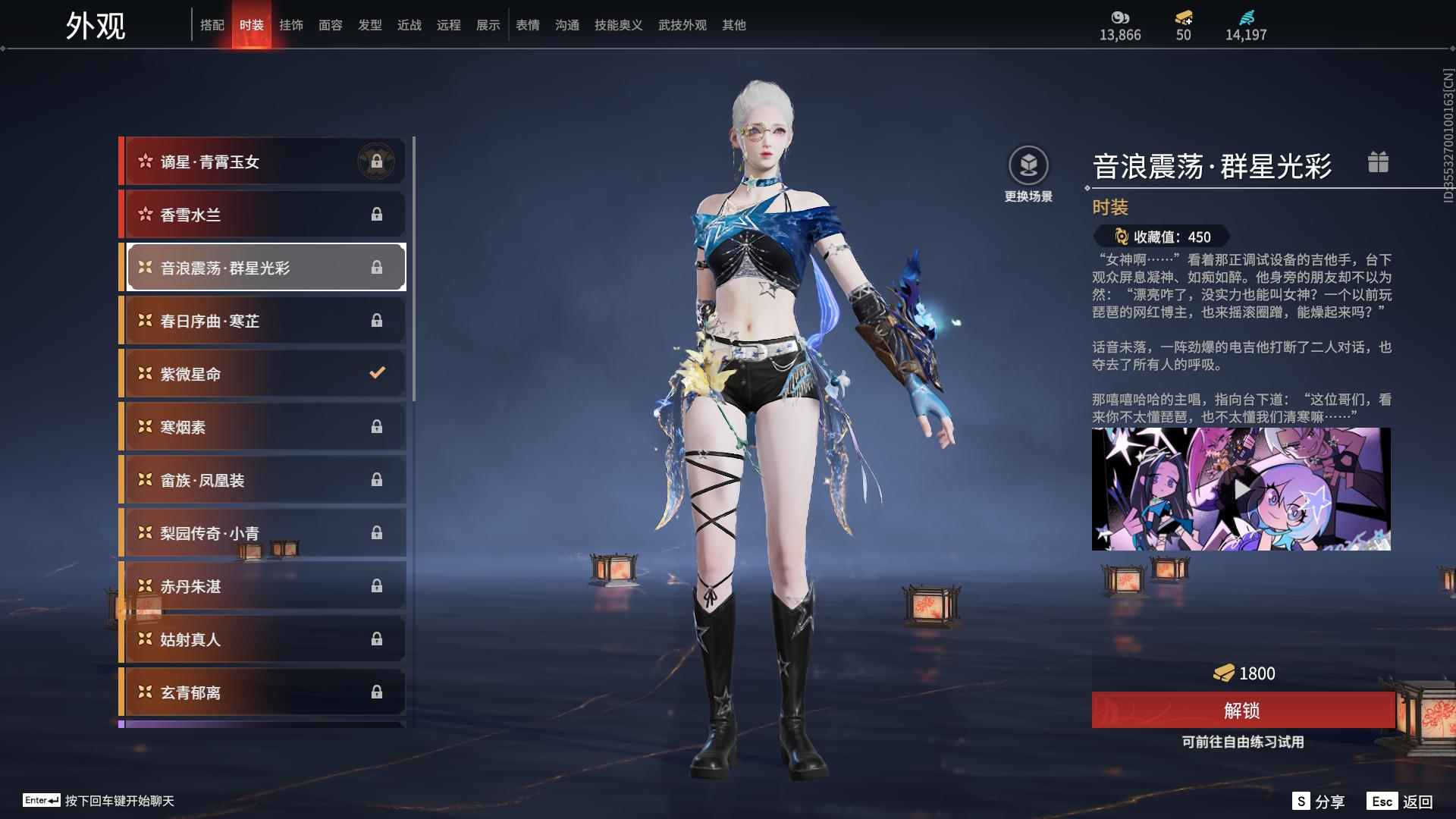Screen dimensions: 1456x819
Task: Switch to the 技能奥义 tab
Action: 618,24
